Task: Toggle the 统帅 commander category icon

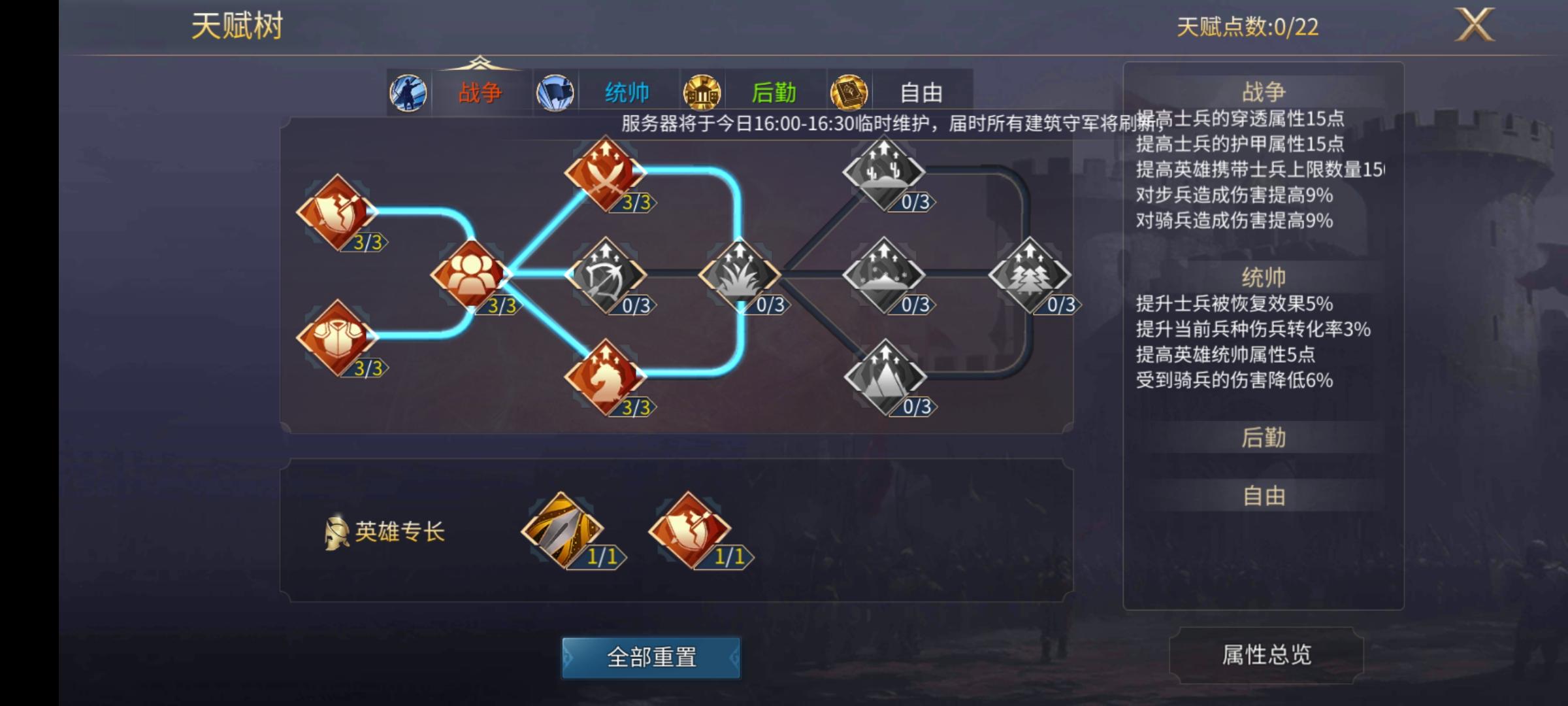Action: tap(556, 92)
